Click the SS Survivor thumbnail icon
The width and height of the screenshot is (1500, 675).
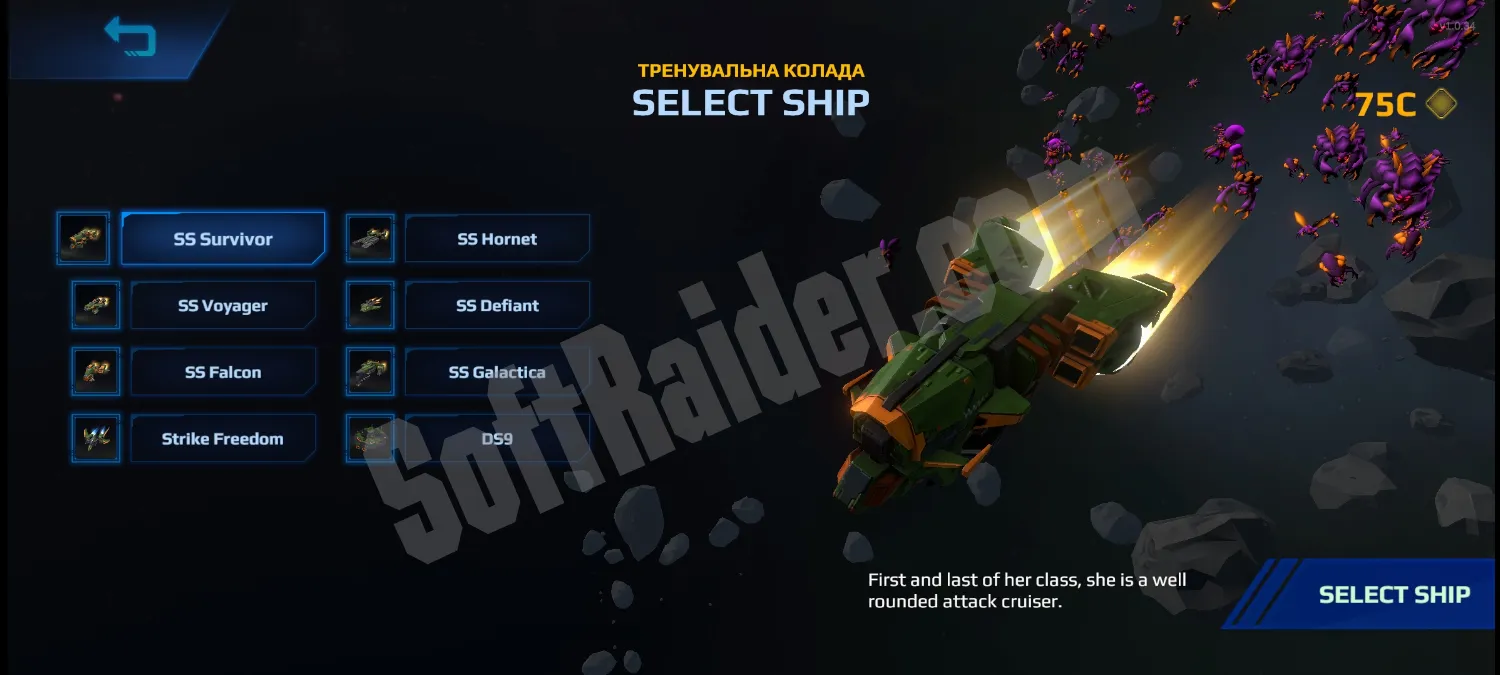[x=83, y=239]
